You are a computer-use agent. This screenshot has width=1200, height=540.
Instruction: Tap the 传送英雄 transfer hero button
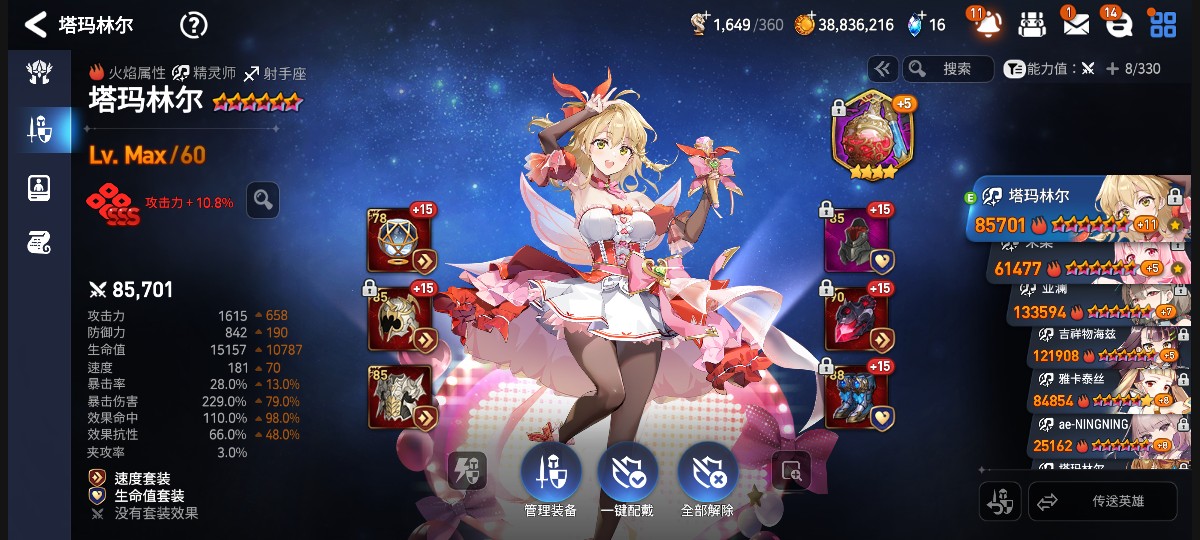click(x=1101, y=501)
